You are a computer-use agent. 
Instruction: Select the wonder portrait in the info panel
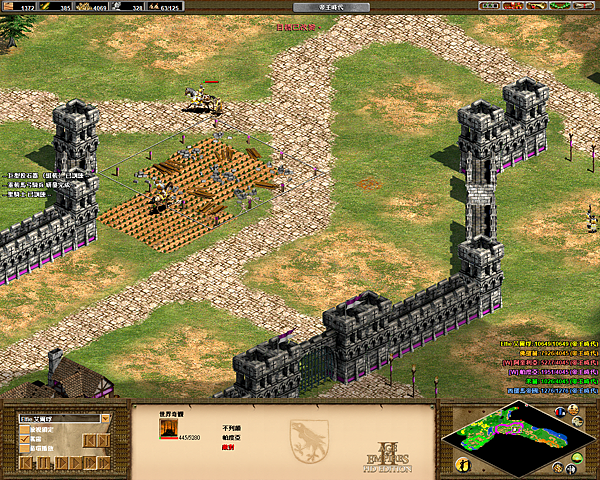[169, 430]
